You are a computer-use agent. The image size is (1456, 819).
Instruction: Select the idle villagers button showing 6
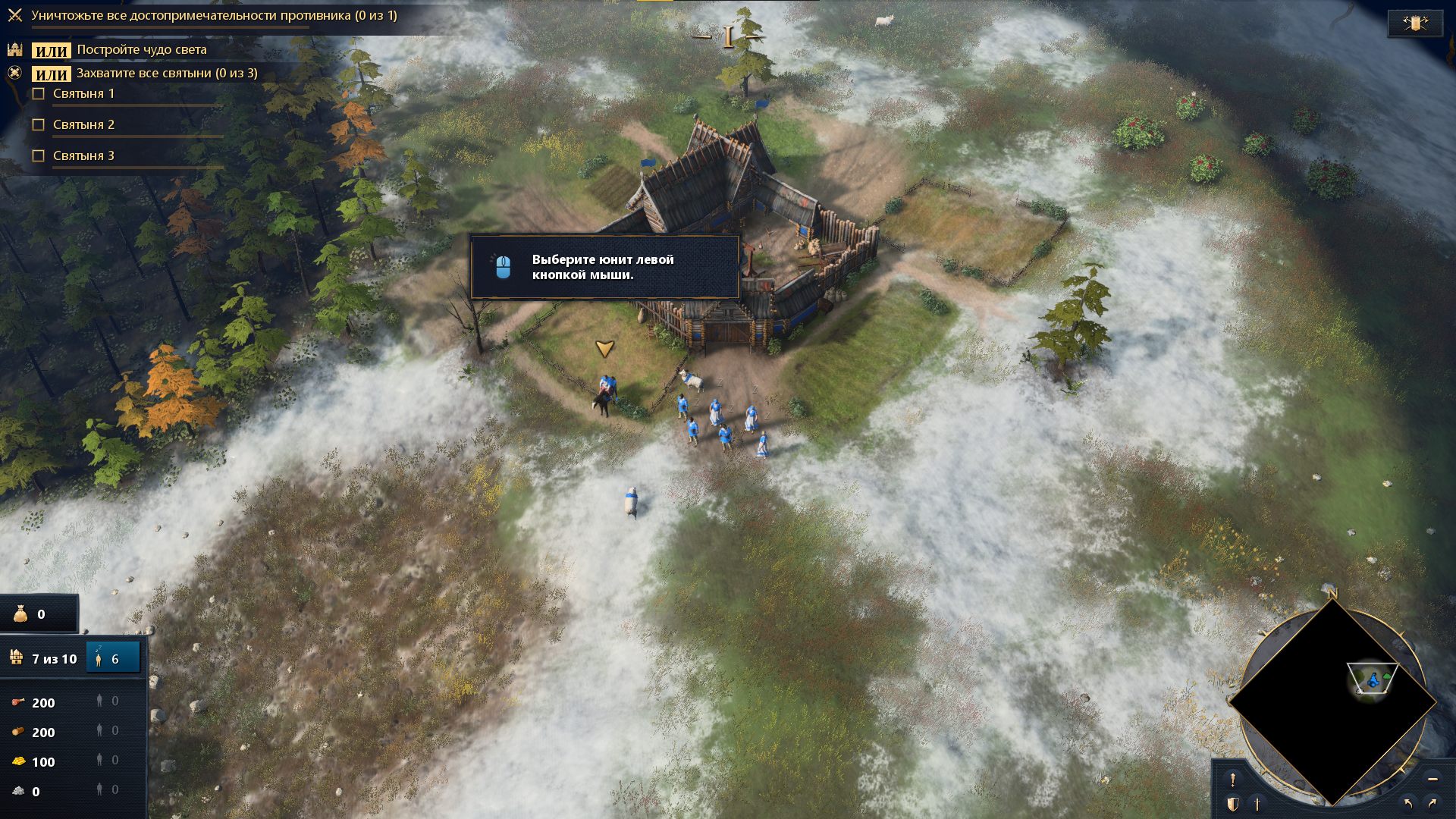[x=113, y=658]
